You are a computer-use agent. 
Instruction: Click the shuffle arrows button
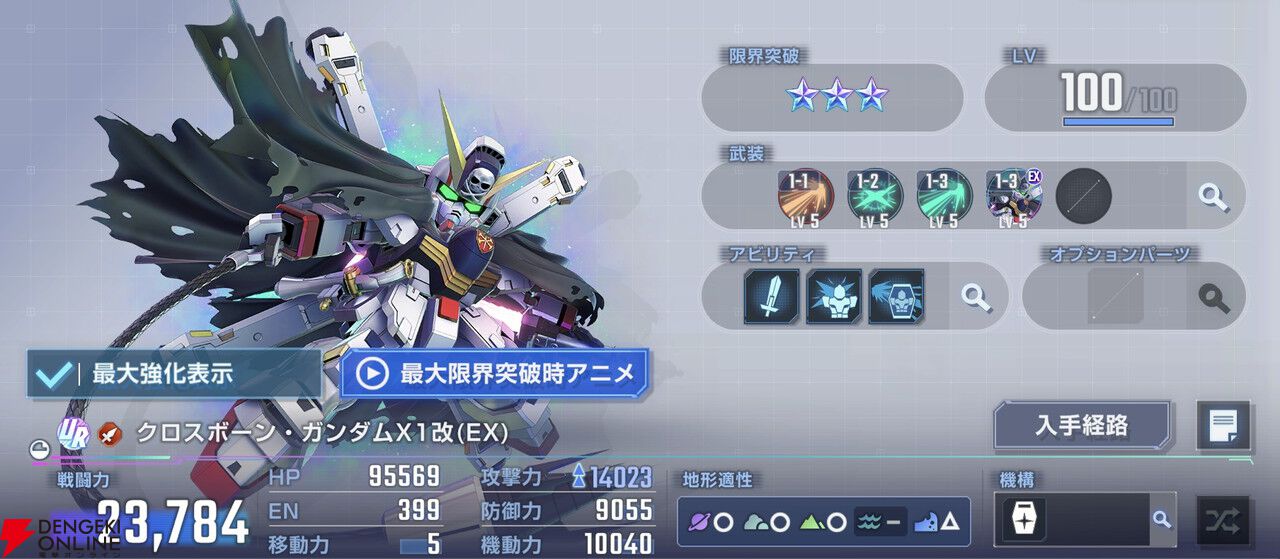[x=1223, y=520]
